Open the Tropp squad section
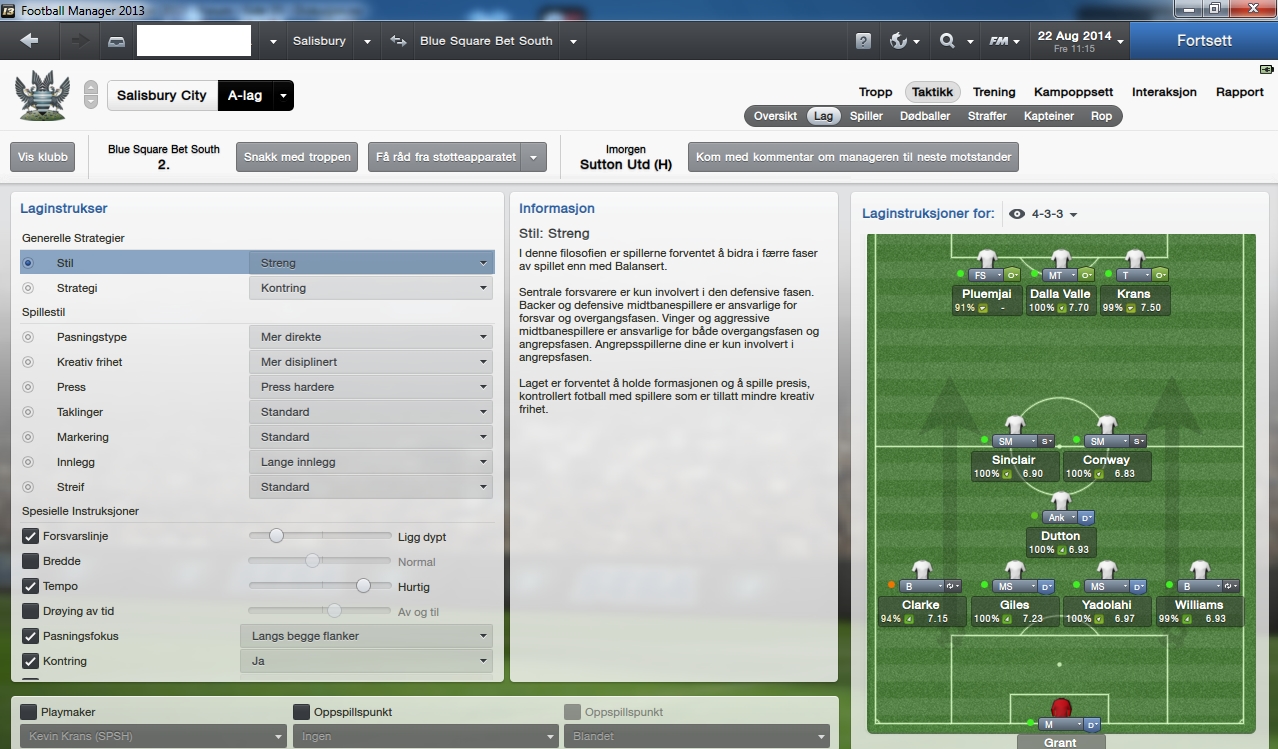The width and height of the screenshot is (1278, 749). coord(875,92)
